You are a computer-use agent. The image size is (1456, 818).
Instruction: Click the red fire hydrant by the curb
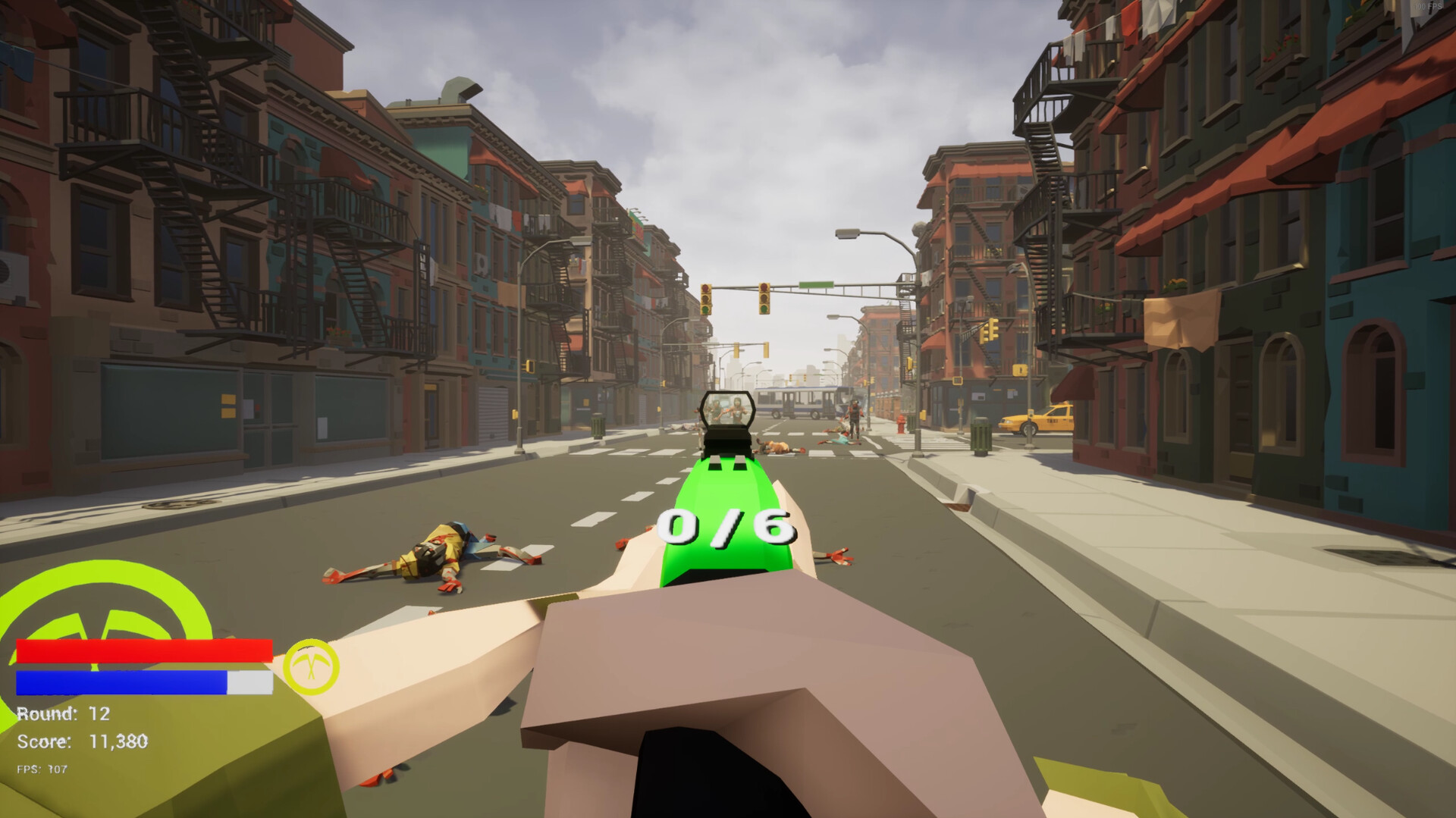(x=901, y=425)
